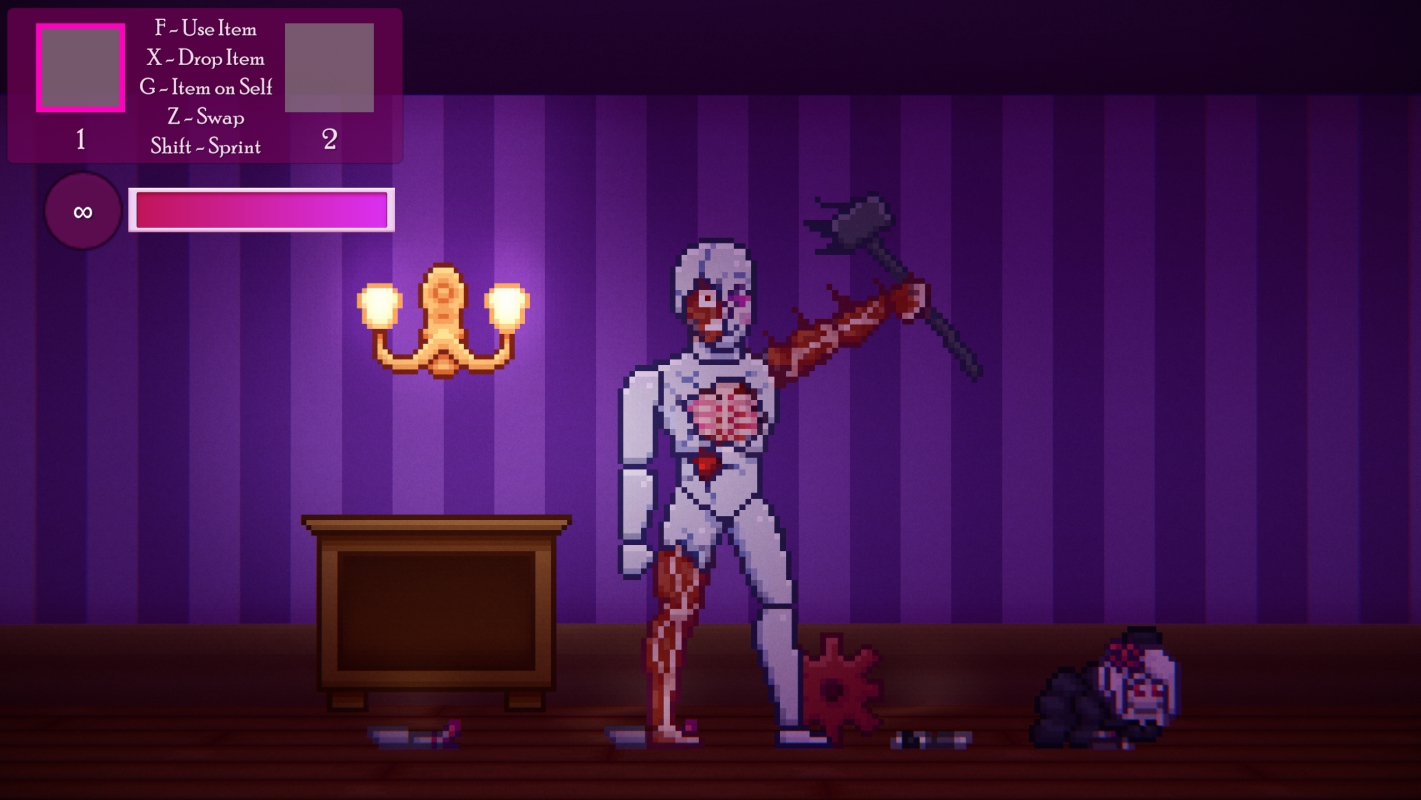Click the pink health bar
This screenshot has height=800, width=1421.
(x=260, y=210)
